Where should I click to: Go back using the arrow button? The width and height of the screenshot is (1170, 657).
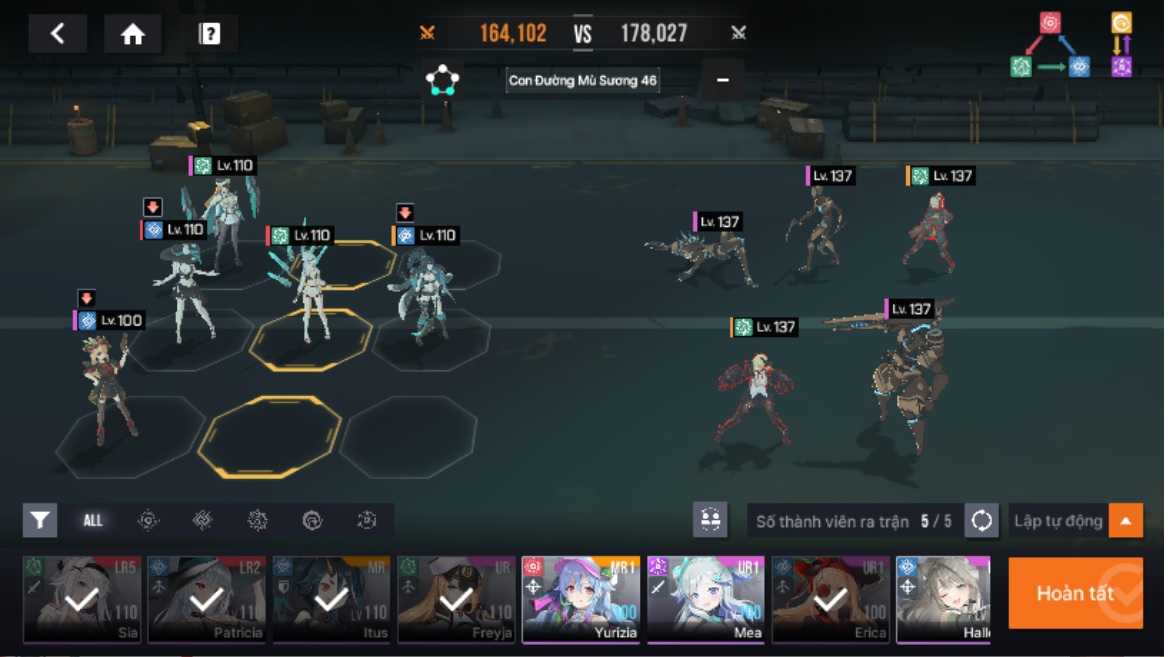tap(57, 34)
